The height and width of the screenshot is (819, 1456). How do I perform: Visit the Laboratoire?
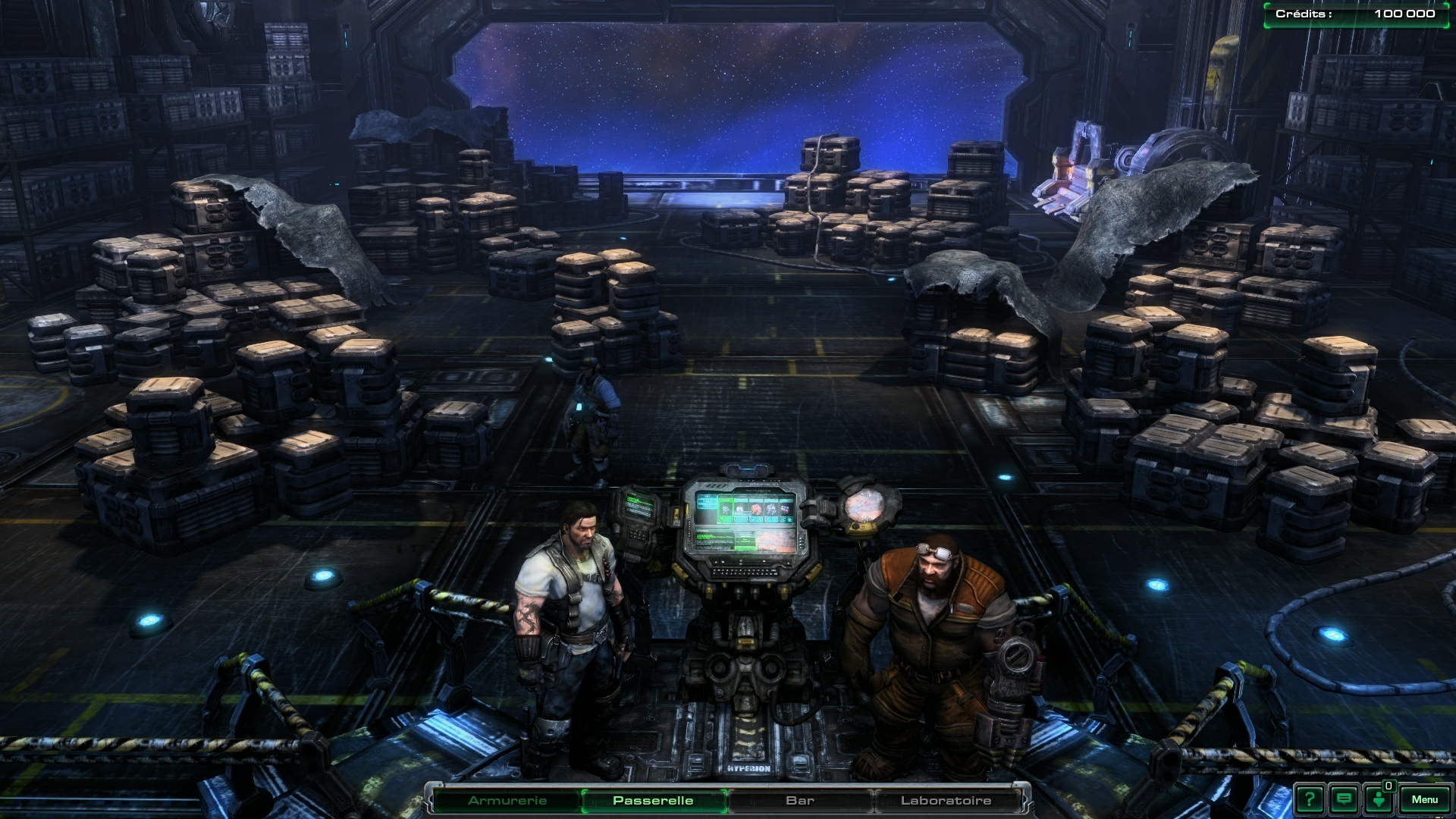[946, 801]
